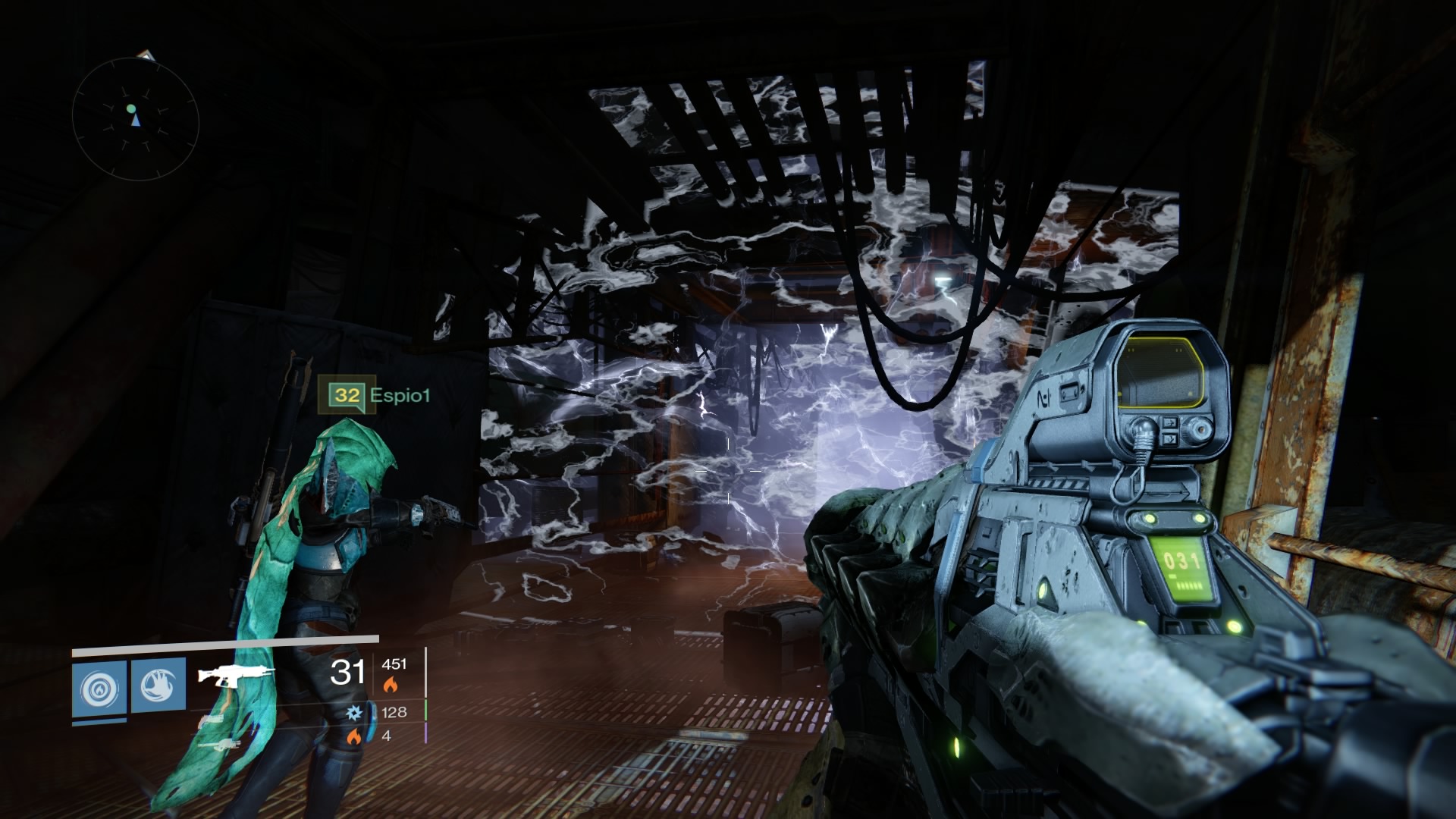1456x819 pixels.
Task: Click the level 32 badge on the nameplate
Action: 346,394
